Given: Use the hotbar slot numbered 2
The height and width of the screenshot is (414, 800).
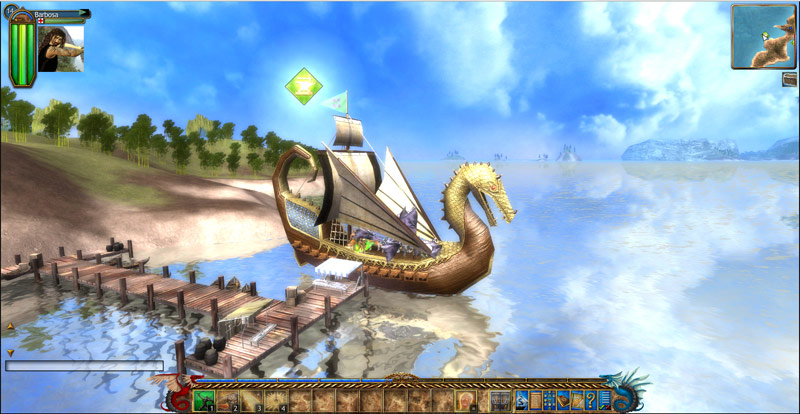Looking at the screenshot, I should [x=228, y=401].
